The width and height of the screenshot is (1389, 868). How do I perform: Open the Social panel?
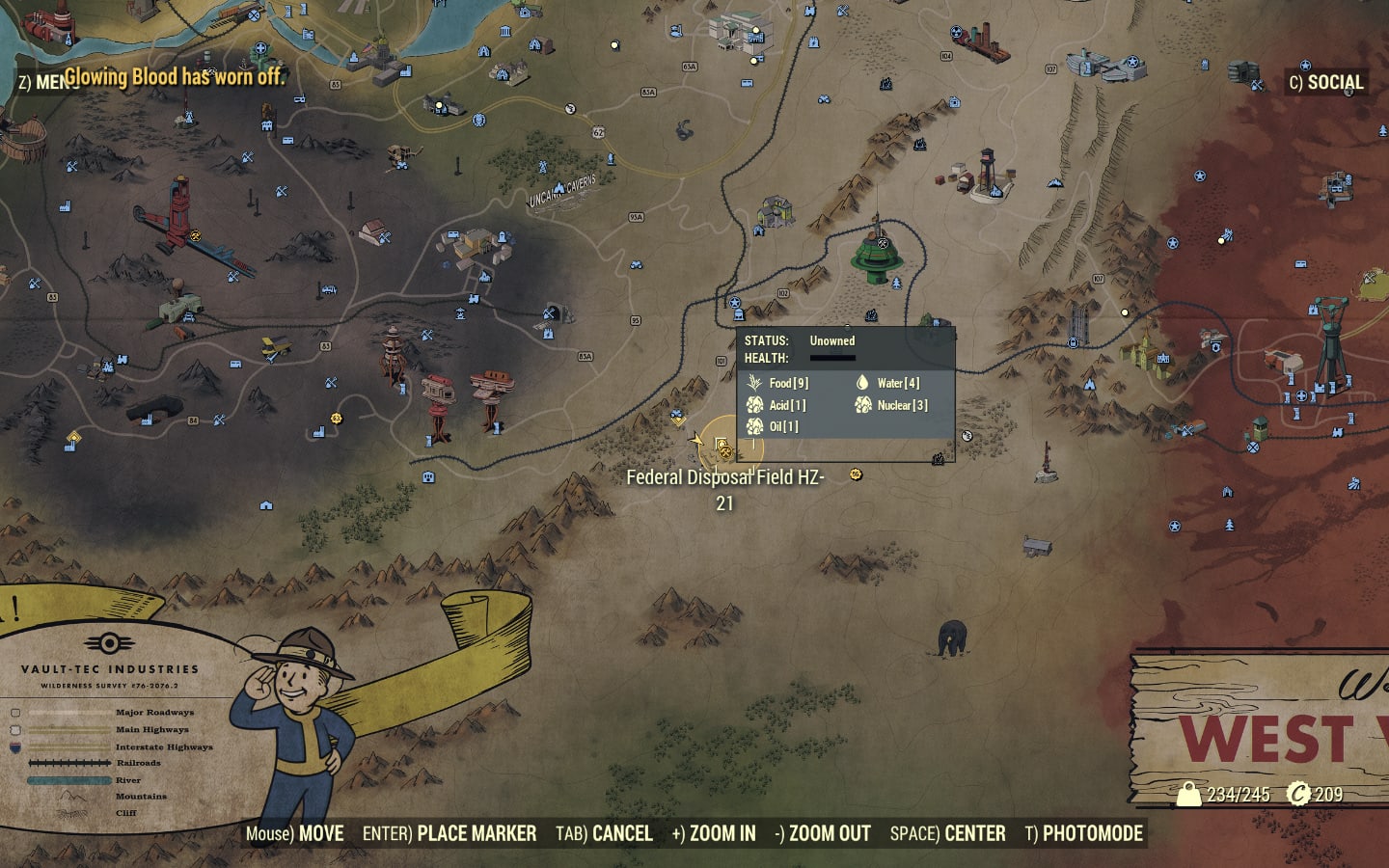[x=1326, y=83]
